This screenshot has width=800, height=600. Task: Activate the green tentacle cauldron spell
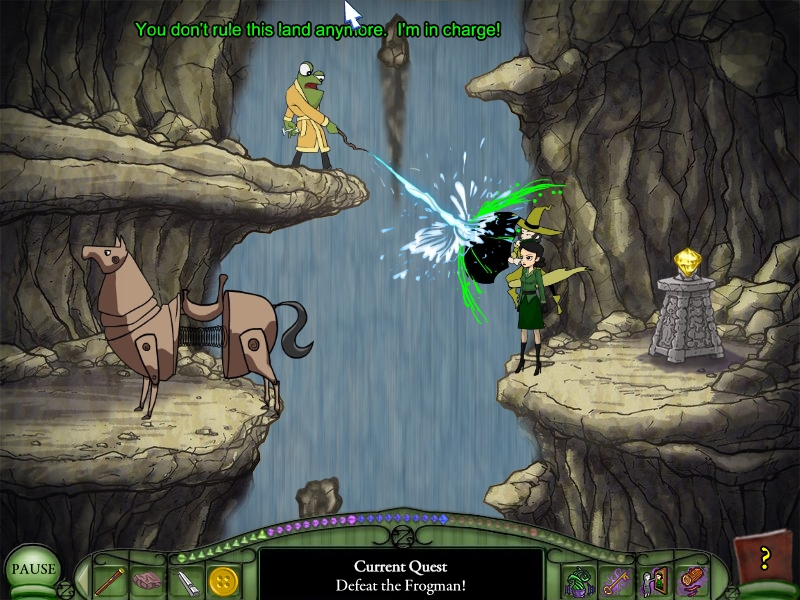577,579
